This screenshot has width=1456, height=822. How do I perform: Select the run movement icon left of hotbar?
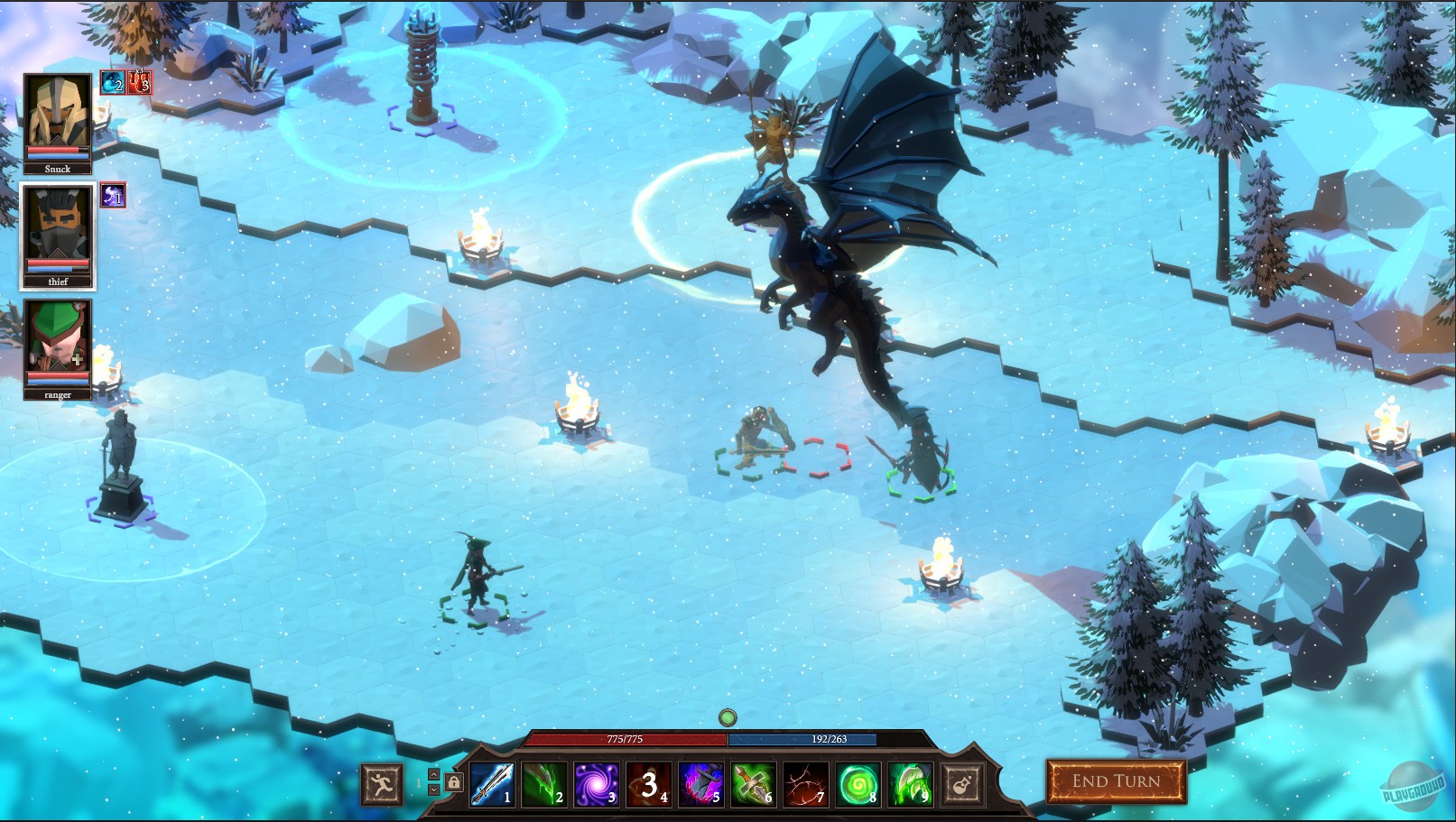pos(384,785)
